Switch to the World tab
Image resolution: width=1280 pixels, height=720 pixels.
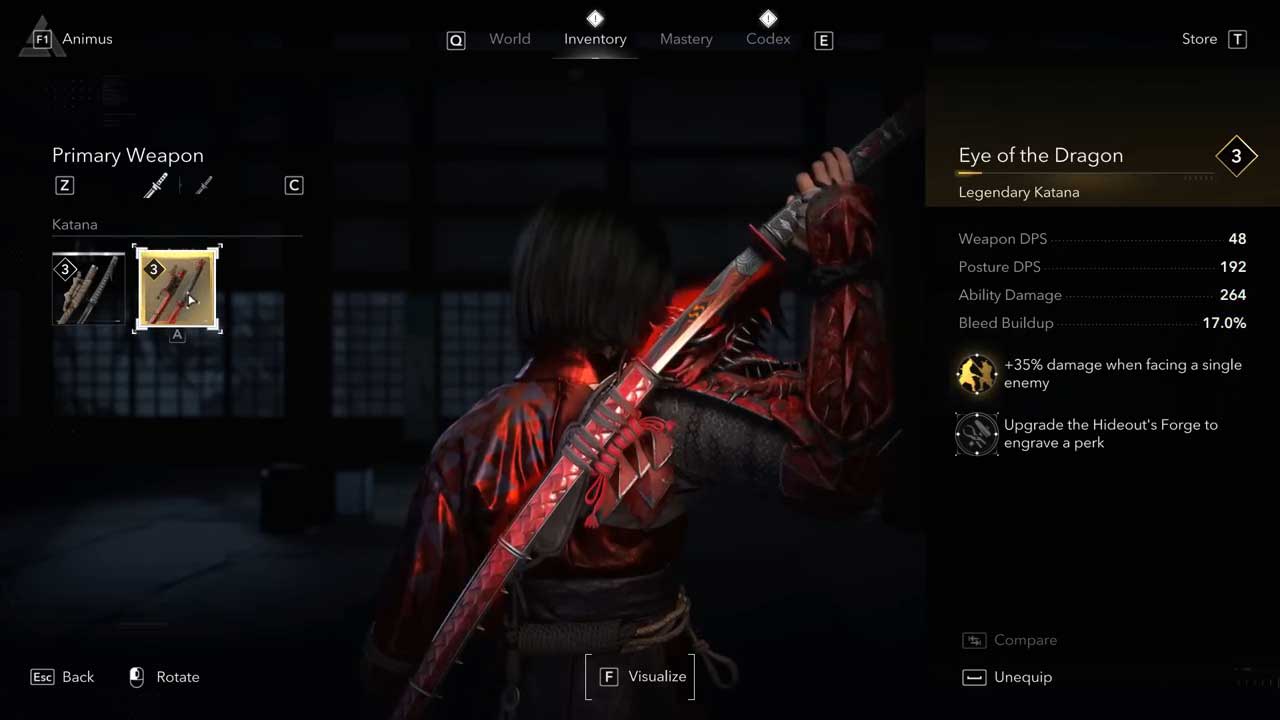coord(509,39)
